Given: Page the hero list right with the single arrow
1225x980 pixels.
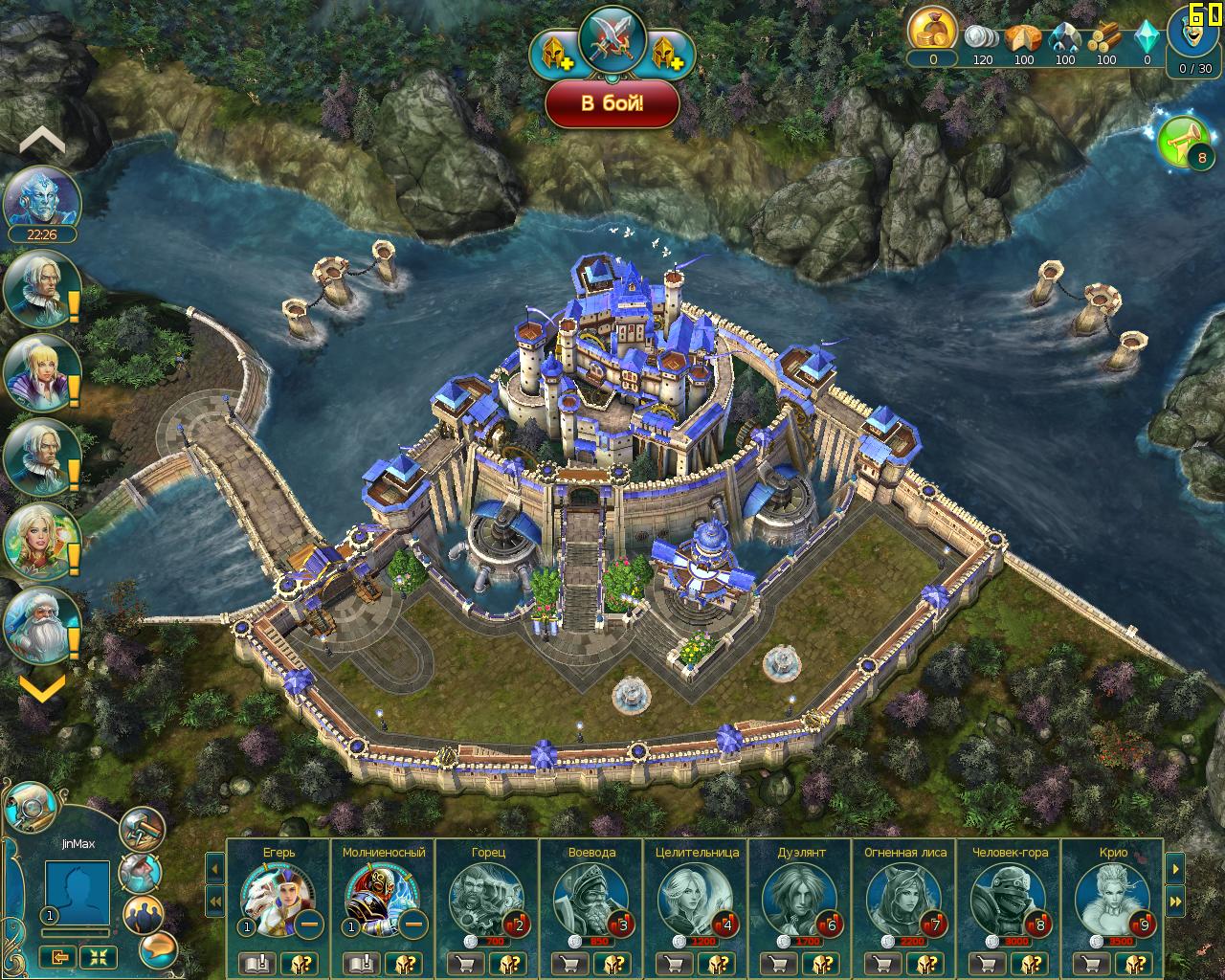Looking at the screenshot, I should [x=1174, y=868].
